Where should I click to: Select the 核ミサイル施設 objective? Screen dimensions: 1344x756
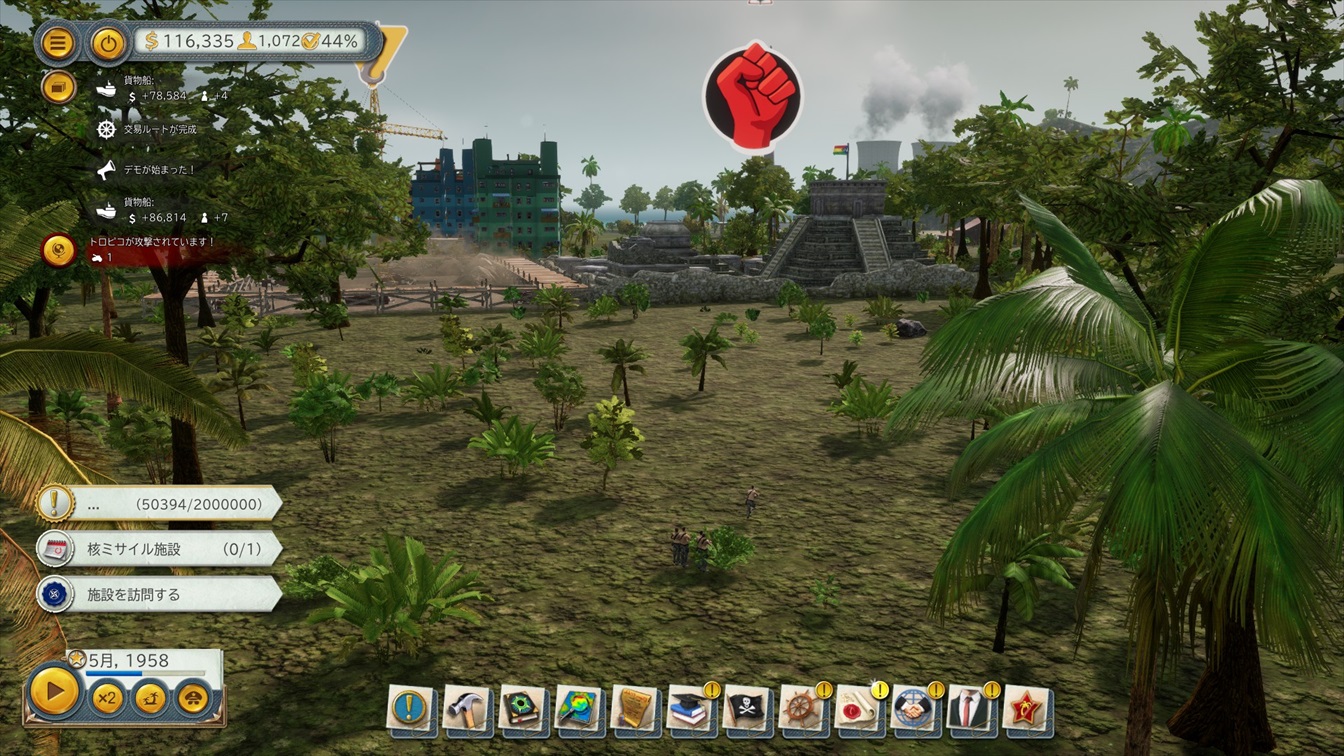pos(160,549)
